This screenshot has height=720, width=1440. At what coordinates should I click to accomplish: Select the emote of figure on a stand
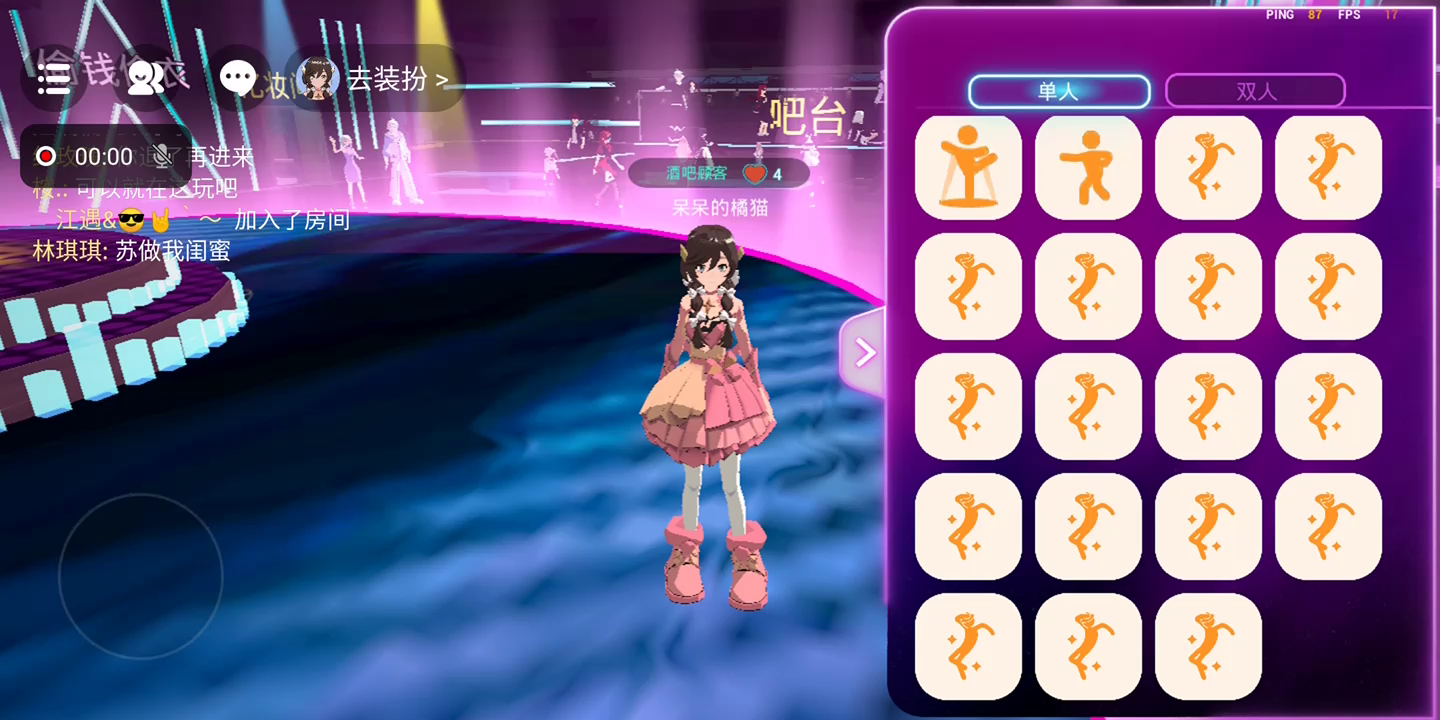[x=968, y=167]
